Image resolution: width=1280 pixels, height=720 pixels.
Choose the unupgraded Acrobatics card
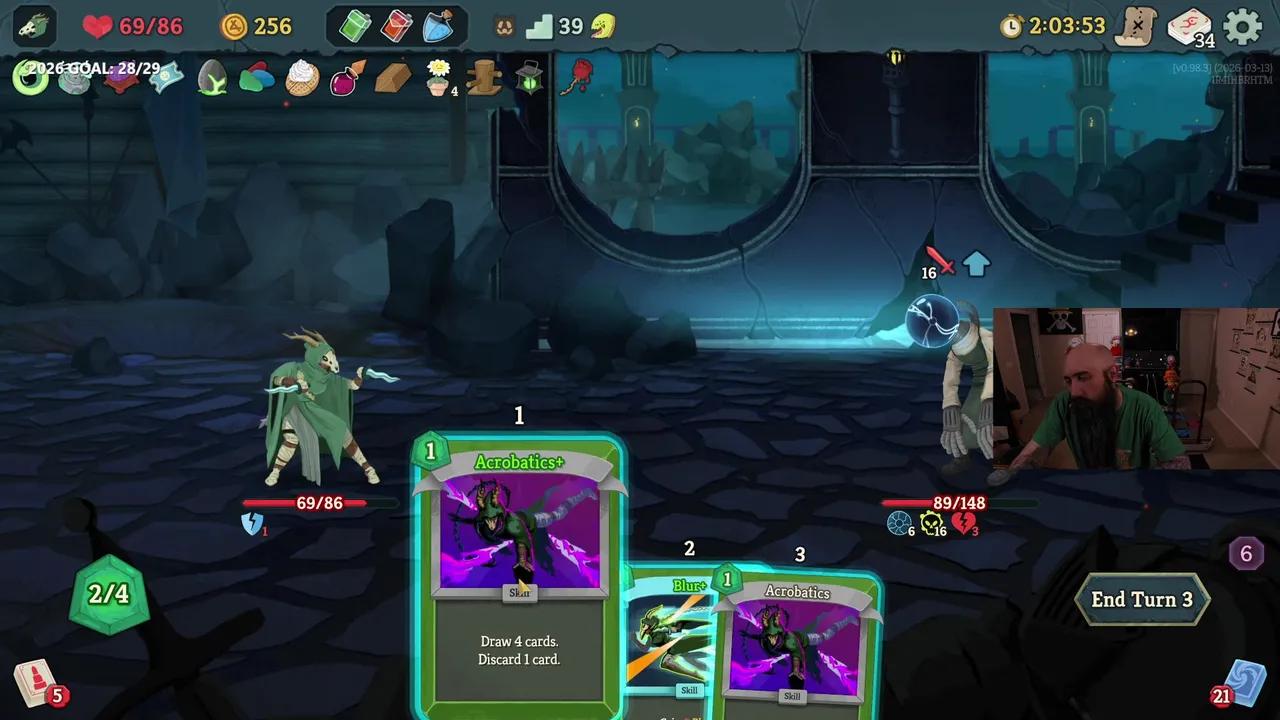coord(797,640)
